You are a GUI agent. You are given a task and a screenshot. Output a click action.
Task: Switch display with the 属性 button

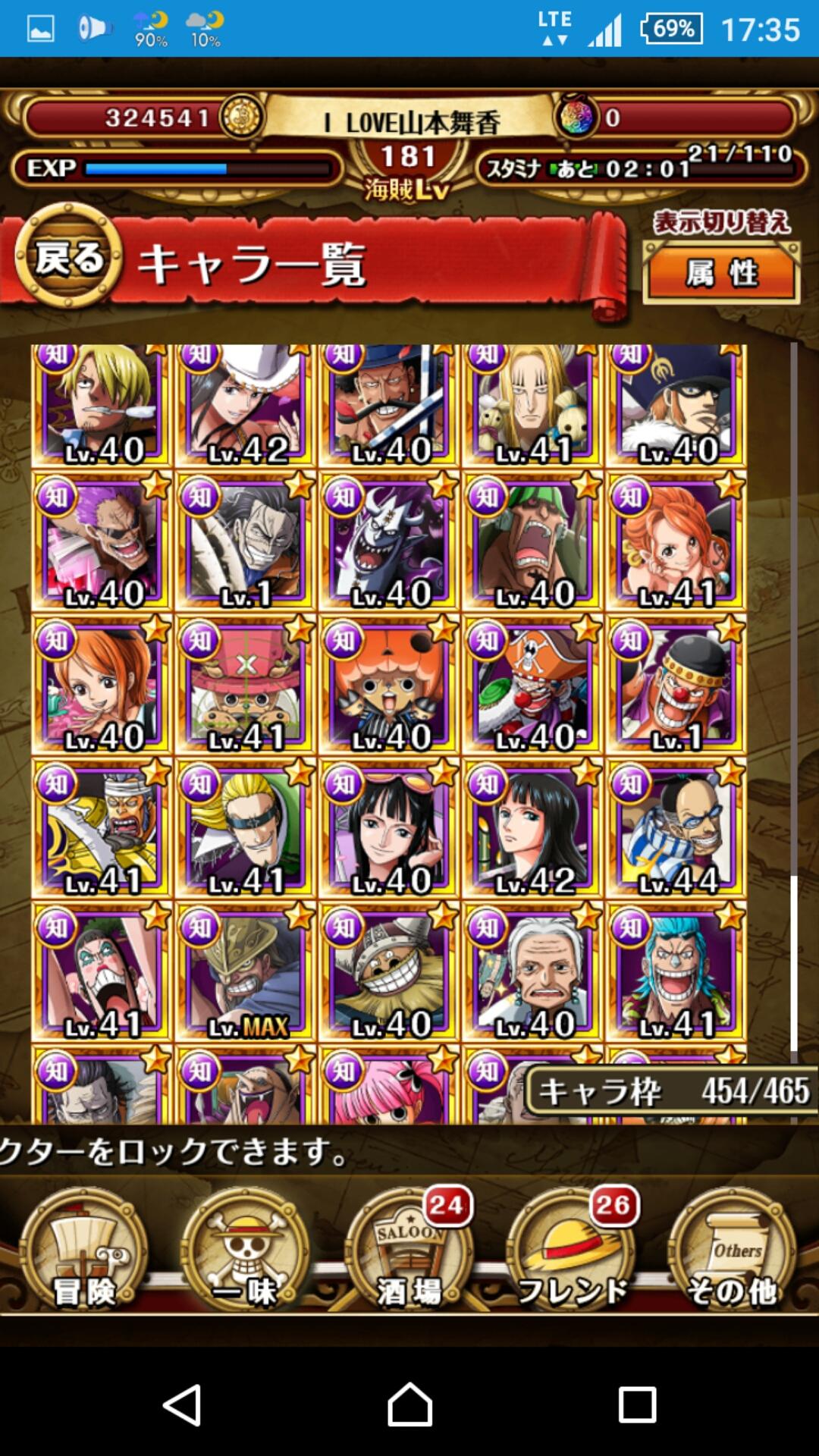(720, 274)
